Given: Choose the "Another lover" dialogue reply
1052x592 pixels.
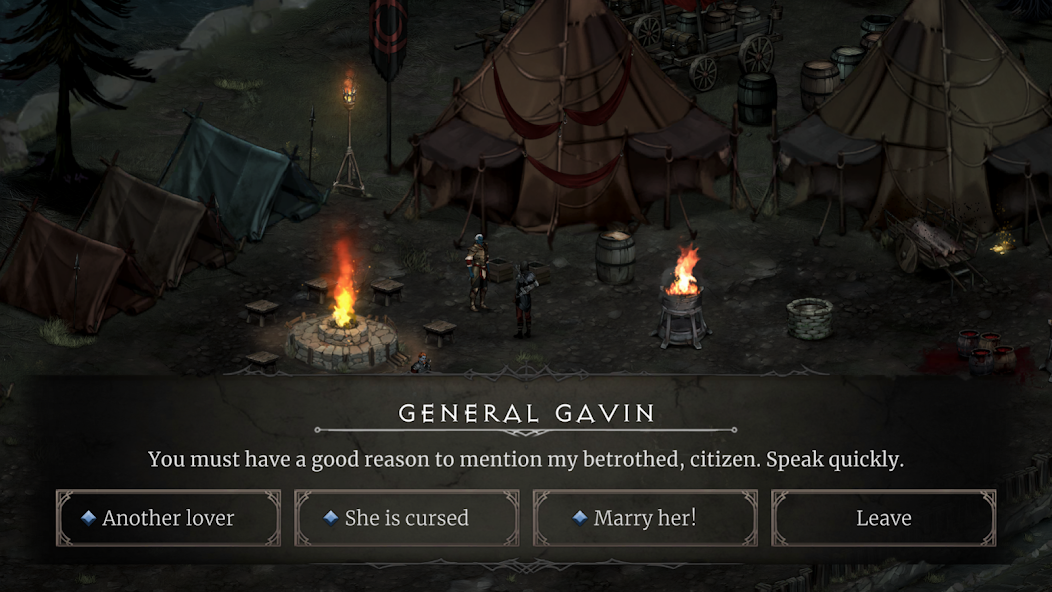Looking at the screenshot, I should tap(168, 518).
